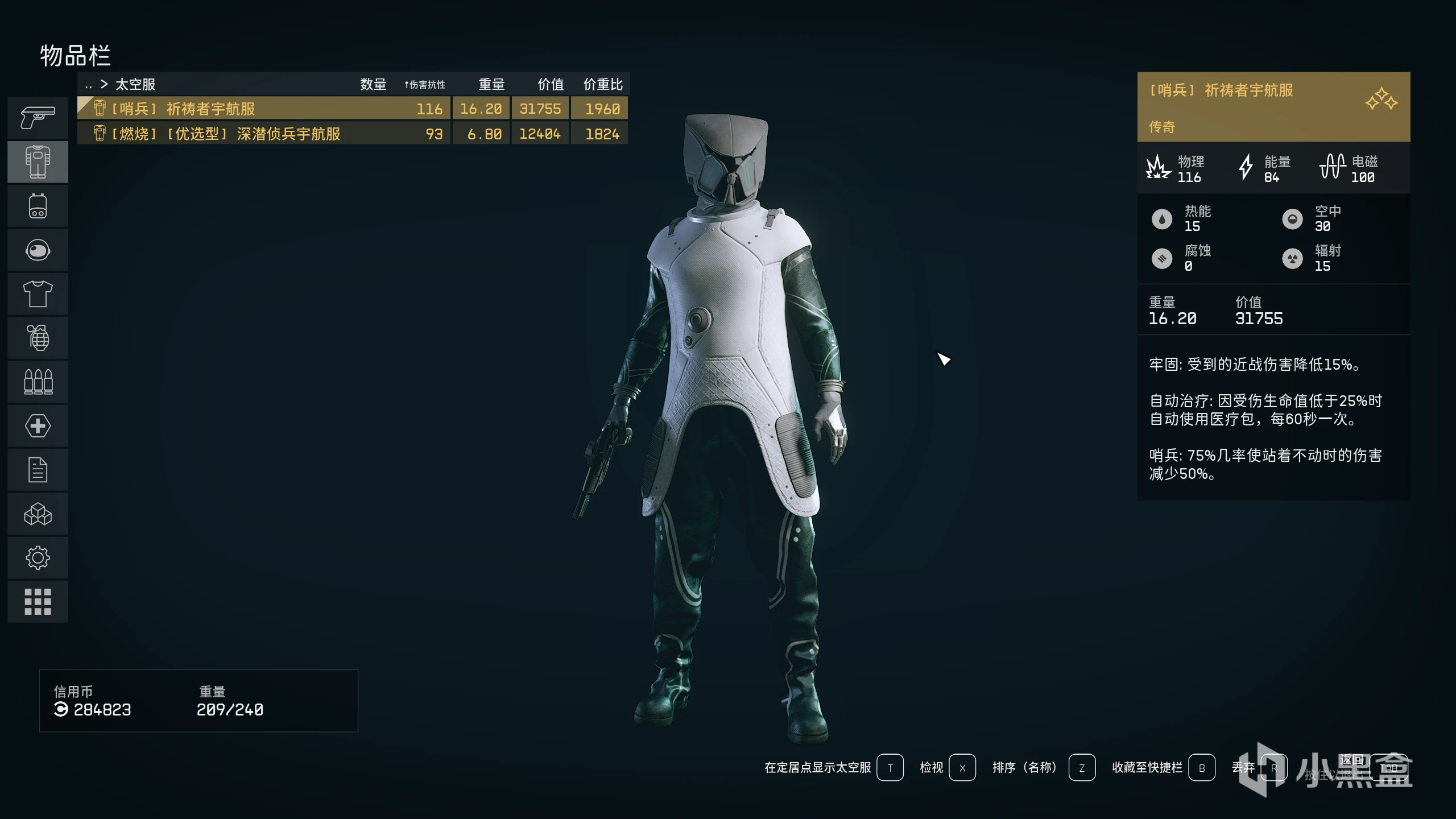The height and width of the screenshot is (819, 1456).
Task: Open the resources cubes icon
Action: tap(38, 514)
